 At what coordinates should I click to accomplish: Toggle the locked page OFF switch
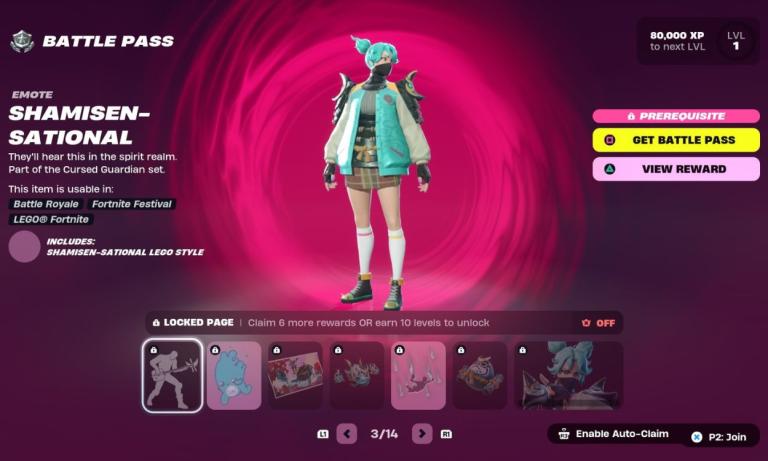tap(598, 323)
